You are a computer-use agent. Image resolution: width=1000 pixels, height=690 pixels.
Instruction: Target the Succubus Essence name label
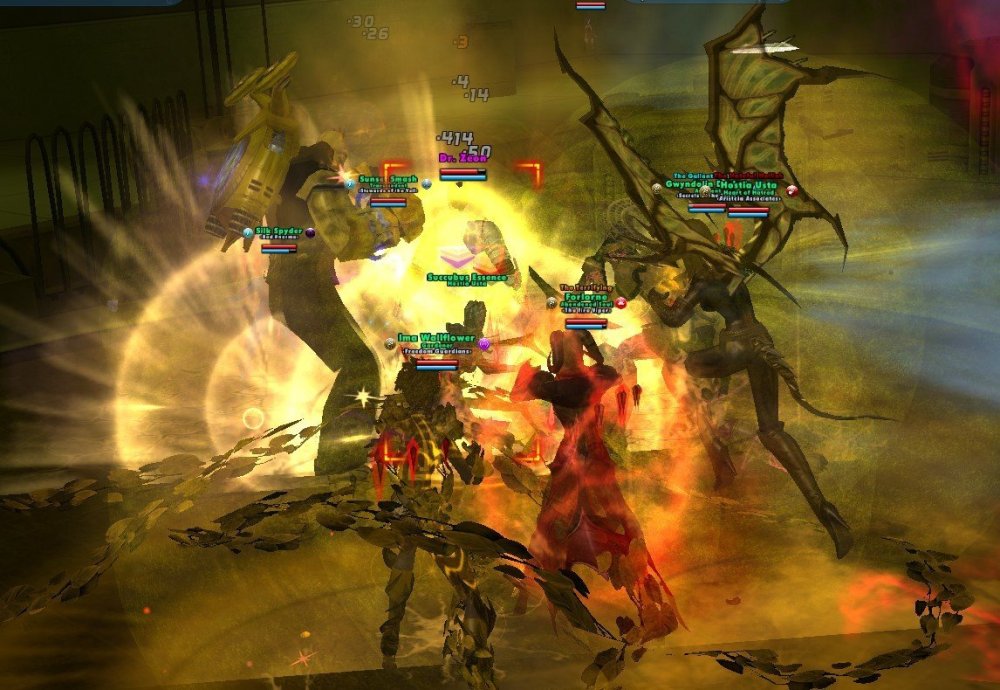point(467,277)
